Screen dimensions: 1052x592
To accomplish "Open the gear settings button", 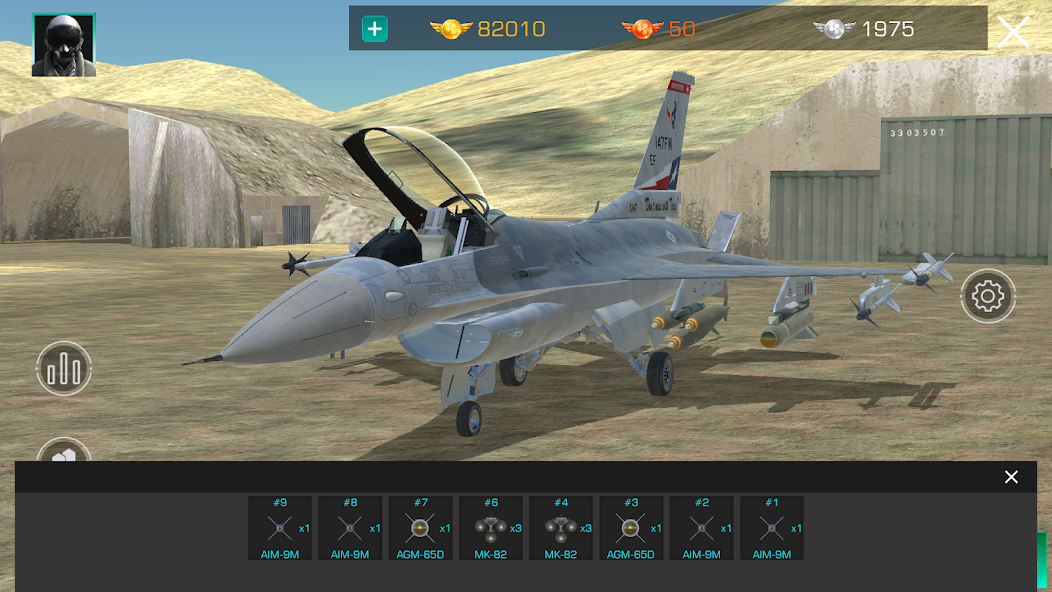I will (x=988, y=296).
